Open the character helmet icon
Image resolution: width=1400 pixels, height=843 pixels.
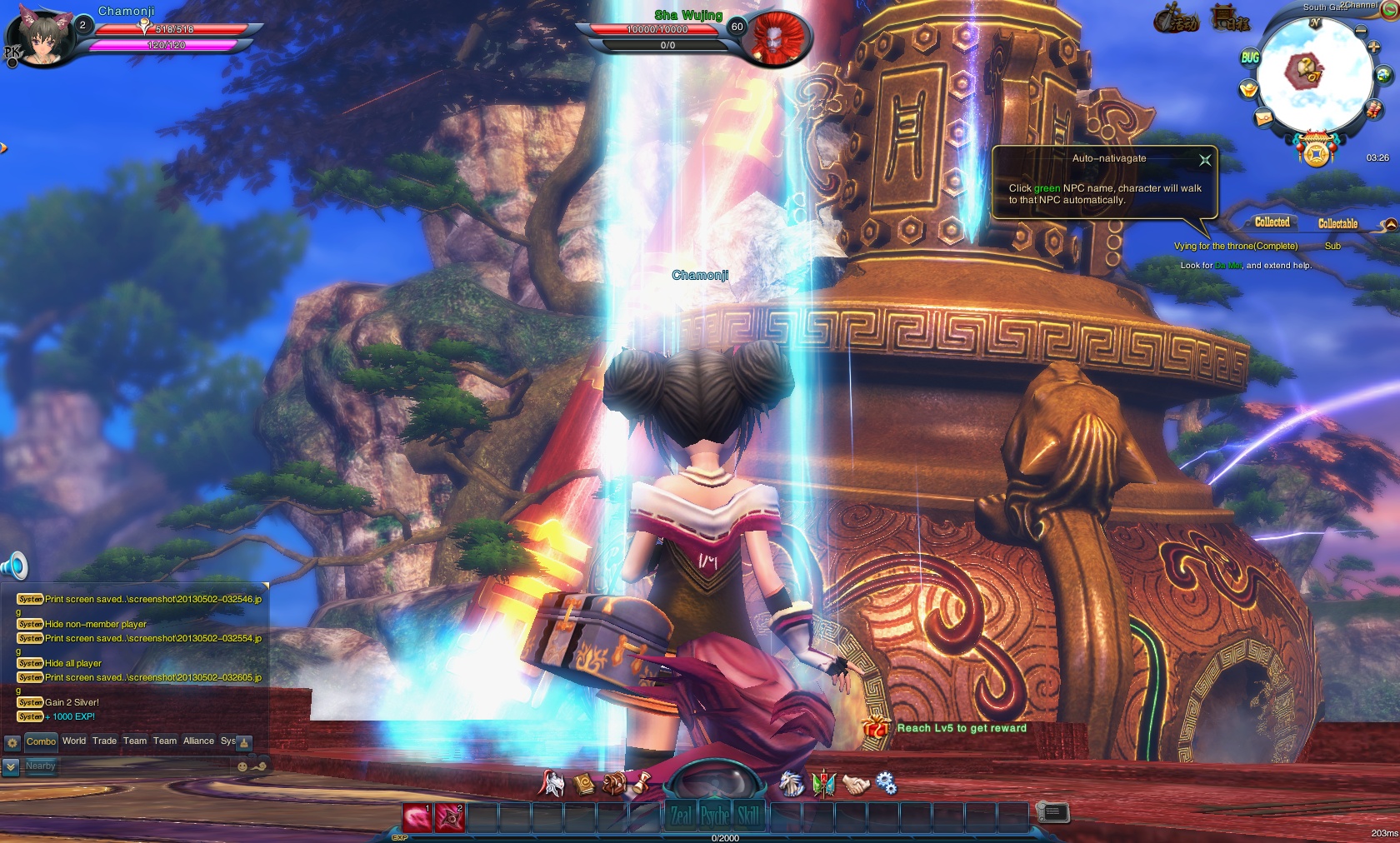[x=552, y=784]
